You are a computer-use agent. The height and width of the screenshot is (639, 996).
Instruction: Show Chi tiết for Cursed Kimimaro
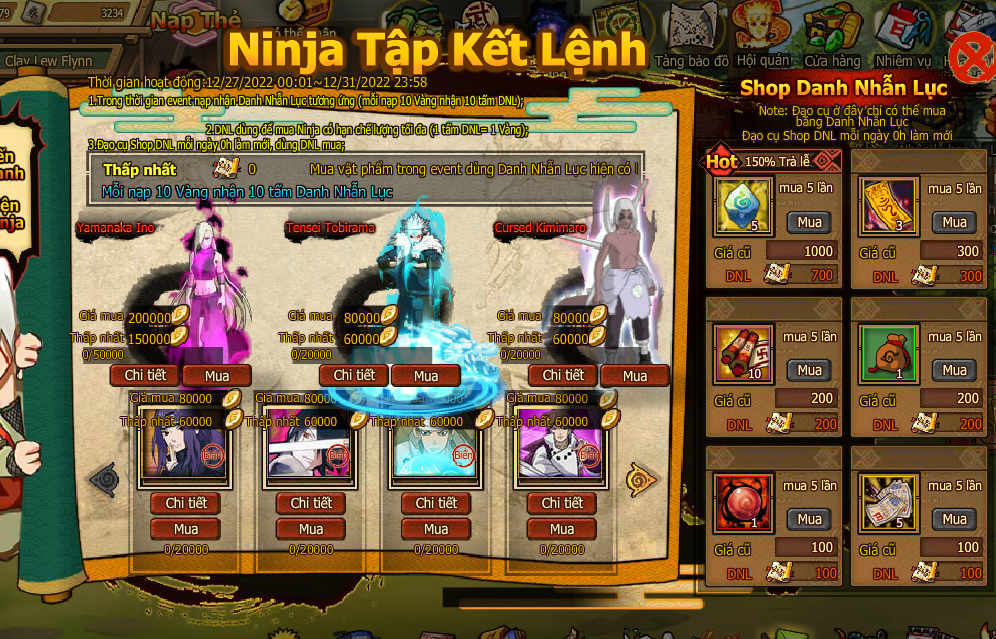563,375
